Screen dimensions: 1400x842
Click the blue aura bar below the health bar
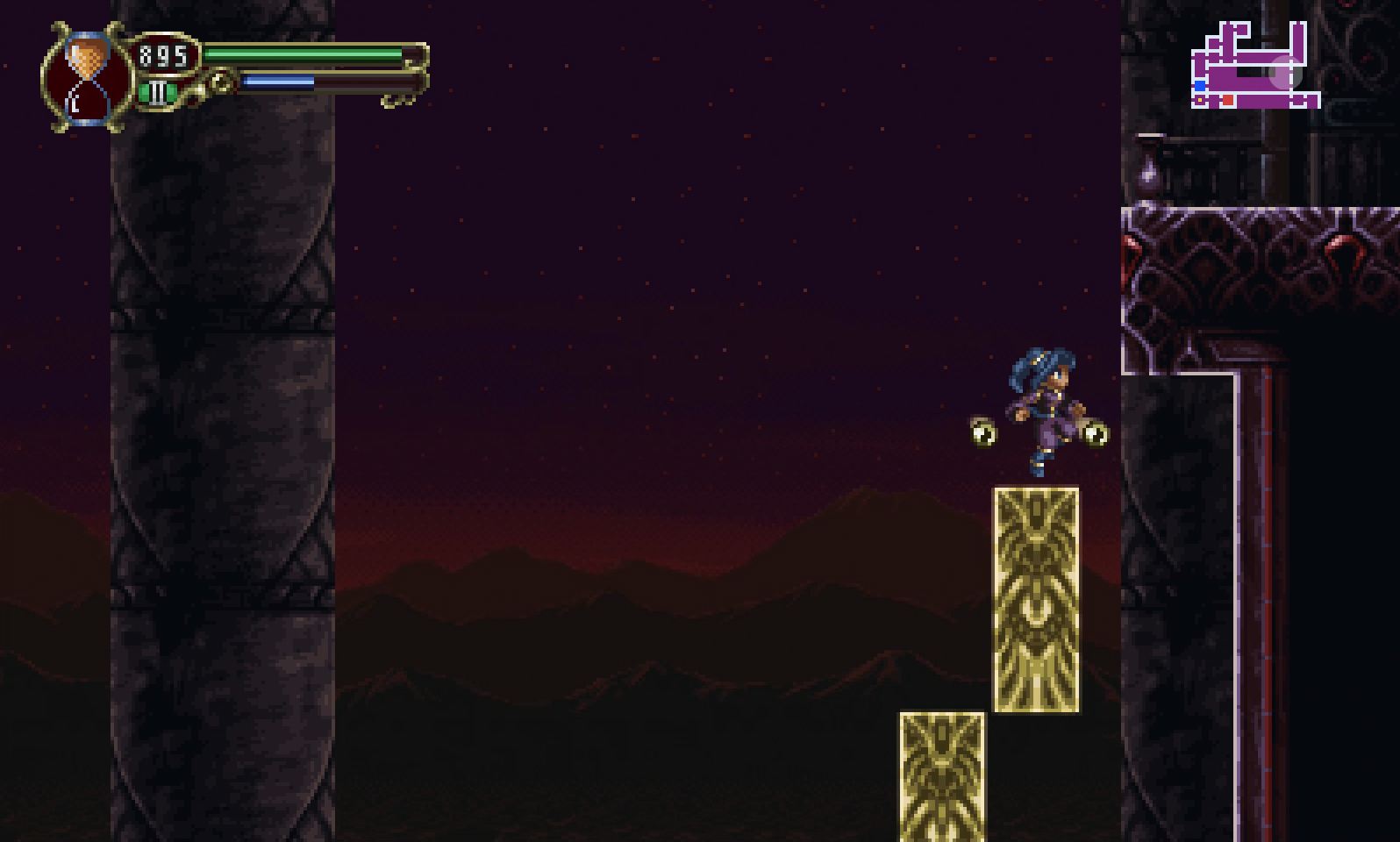pyautogui.click(x=276, y=81)
